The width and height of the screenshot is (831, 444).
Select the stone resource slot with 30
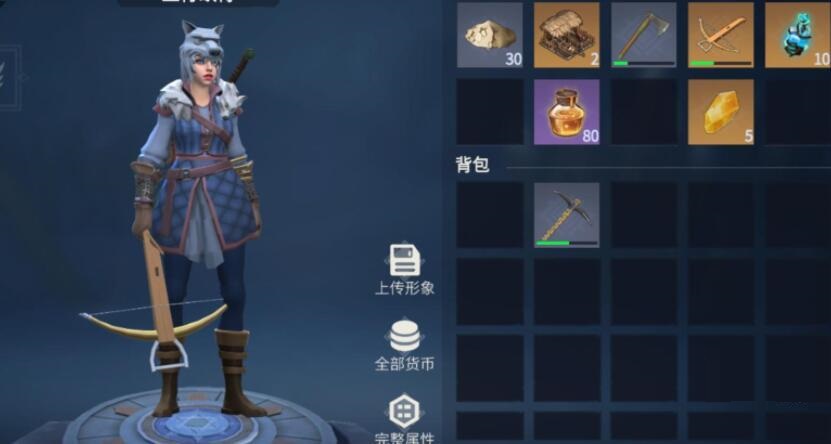[490, 35]
